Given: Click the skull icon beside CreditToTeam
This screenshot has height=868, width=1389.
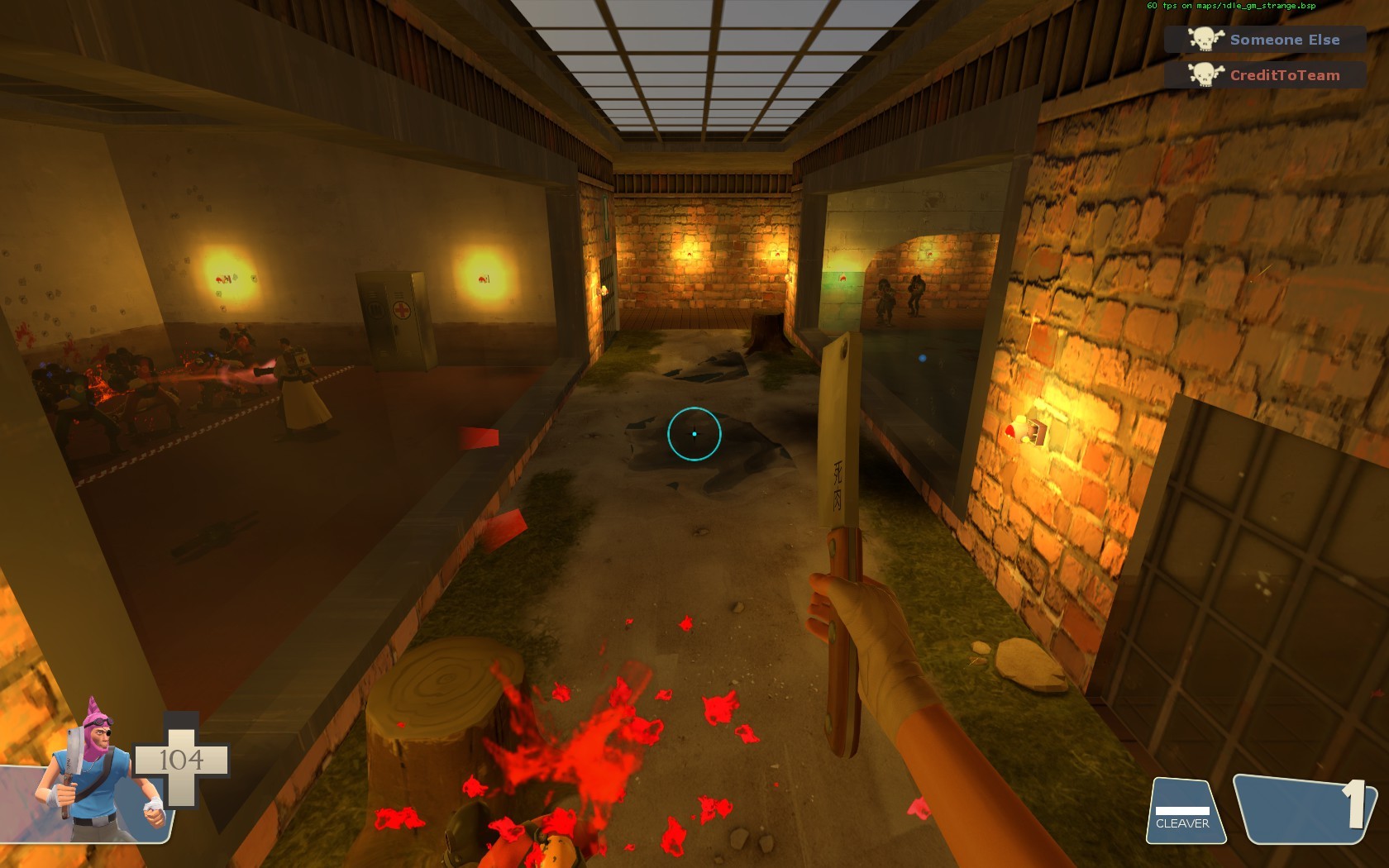Looking at the screenshot, I should (1204, 75).
